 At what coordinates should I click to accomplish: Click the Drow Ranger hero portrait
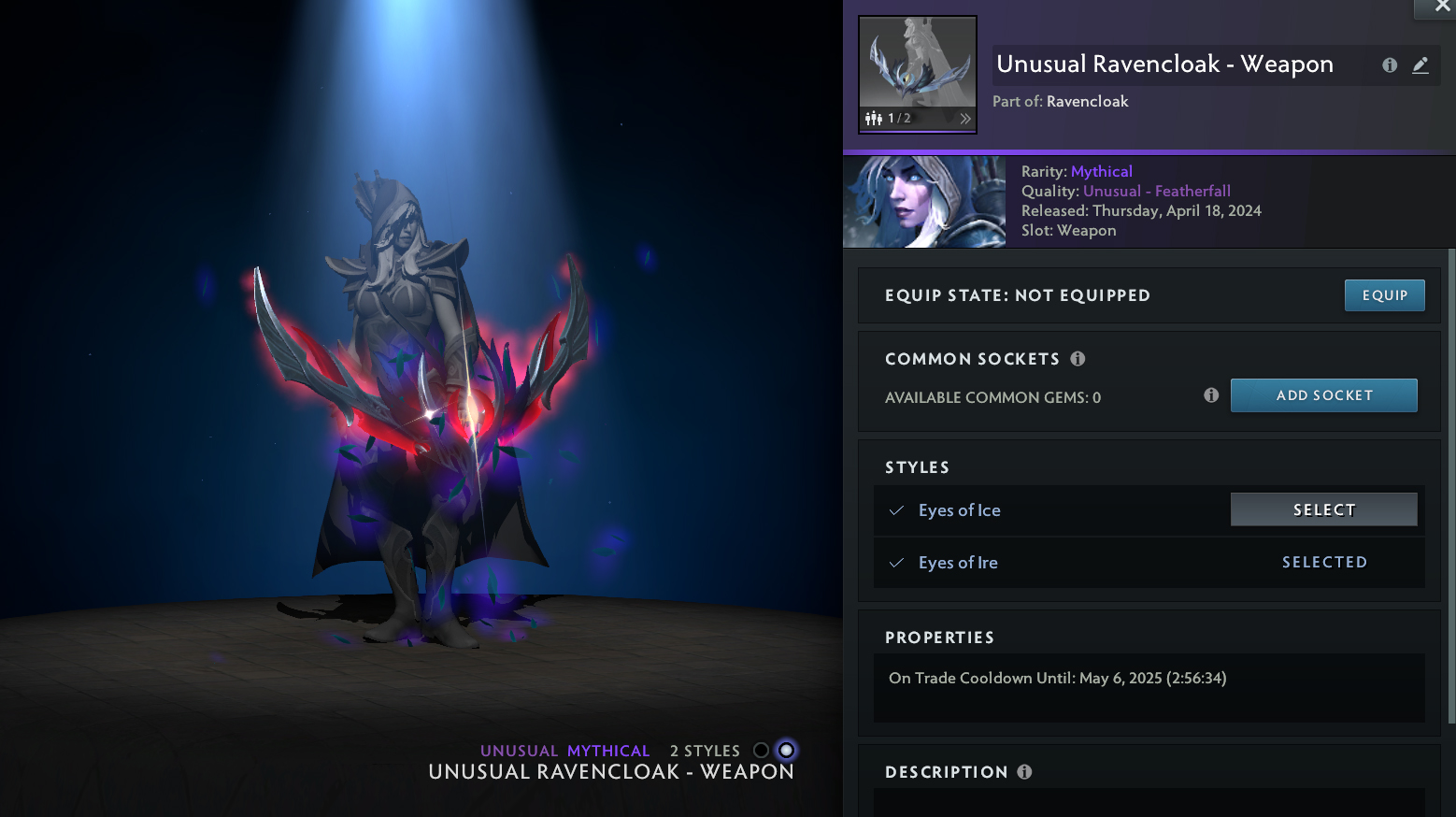click(924, 202)
